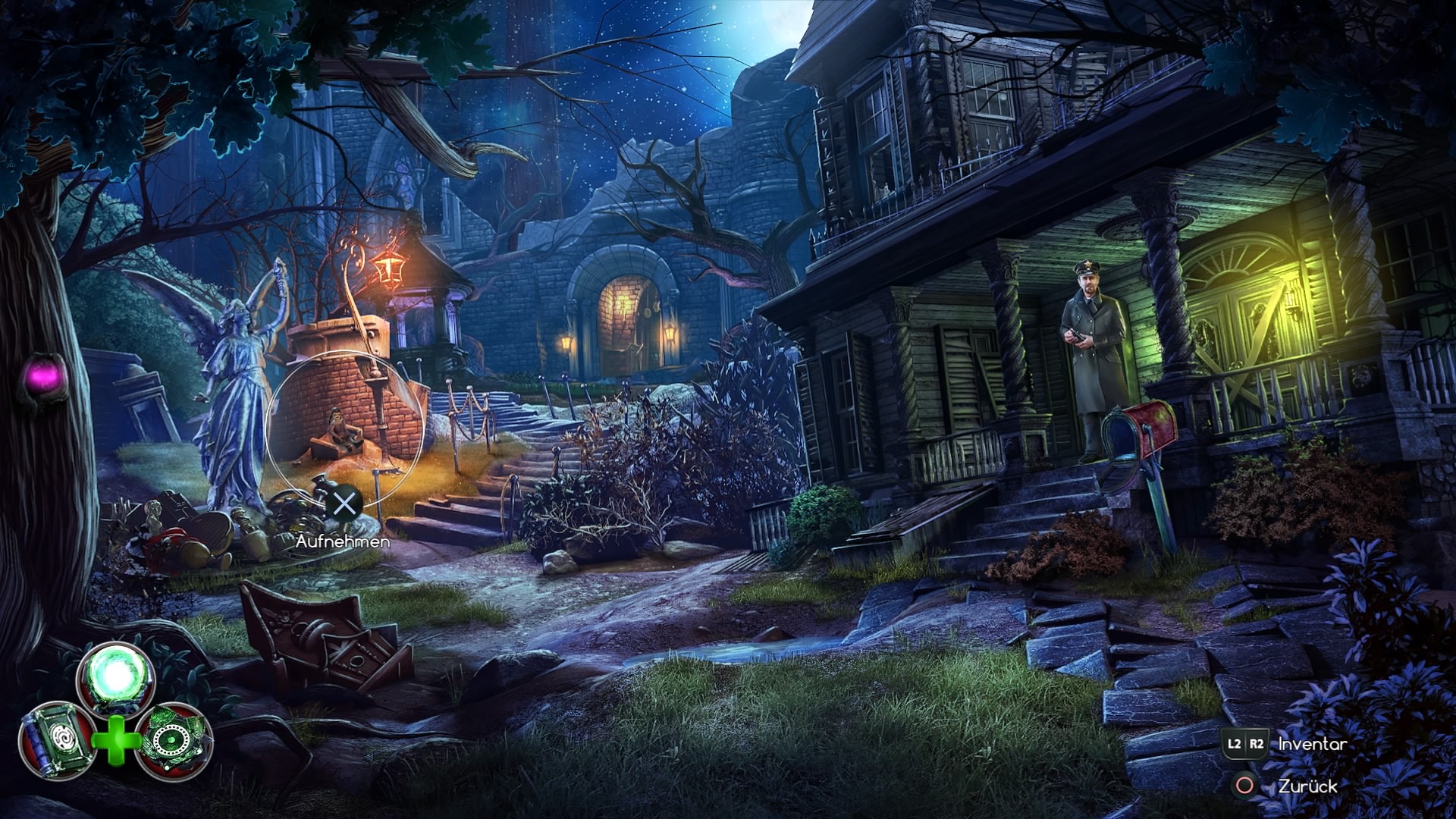Activate the glowing green hint orb
This screenshot has width=1456, height=819.
115,676
